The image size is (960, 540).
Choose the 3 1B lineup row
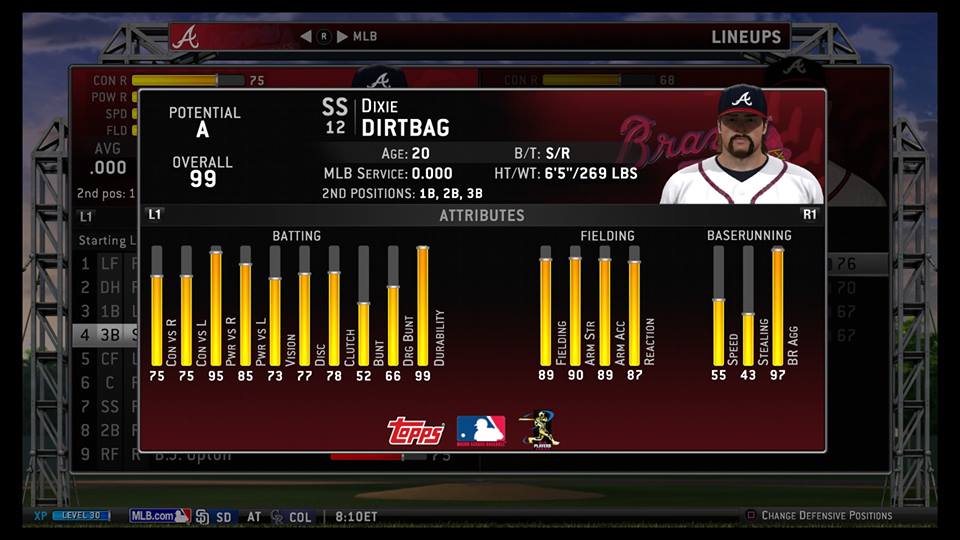(x=105, y=311)
